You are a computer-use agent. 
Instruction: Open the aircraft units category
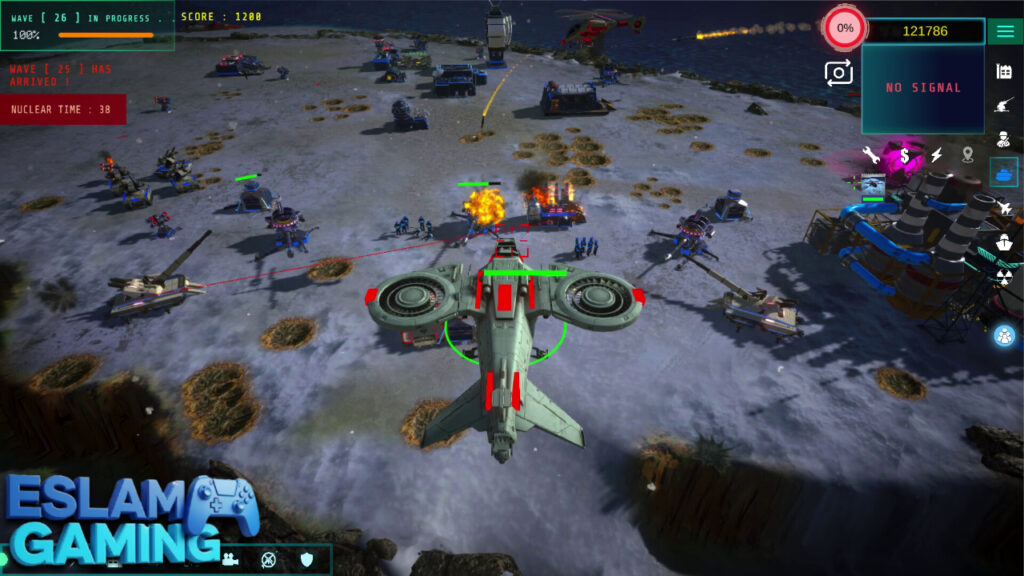tap(1004, 207)
